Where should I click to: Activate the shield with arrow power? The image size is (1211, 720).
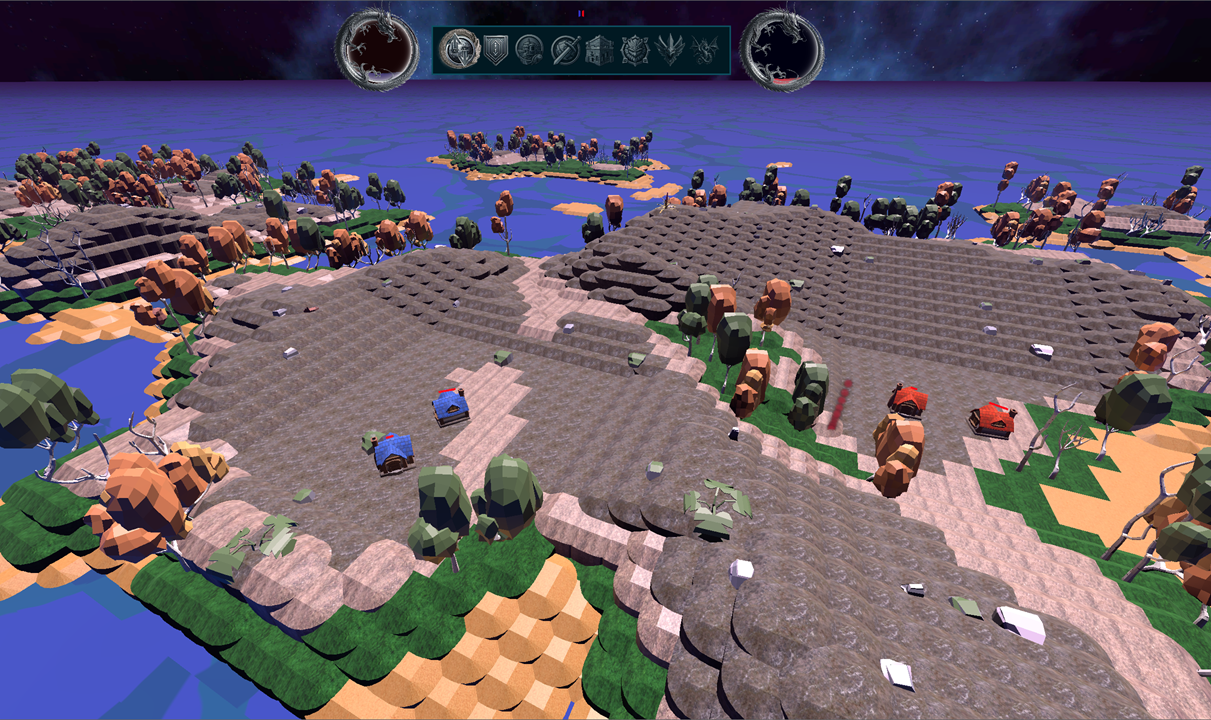pyautogui.click(x=496, y=49)
